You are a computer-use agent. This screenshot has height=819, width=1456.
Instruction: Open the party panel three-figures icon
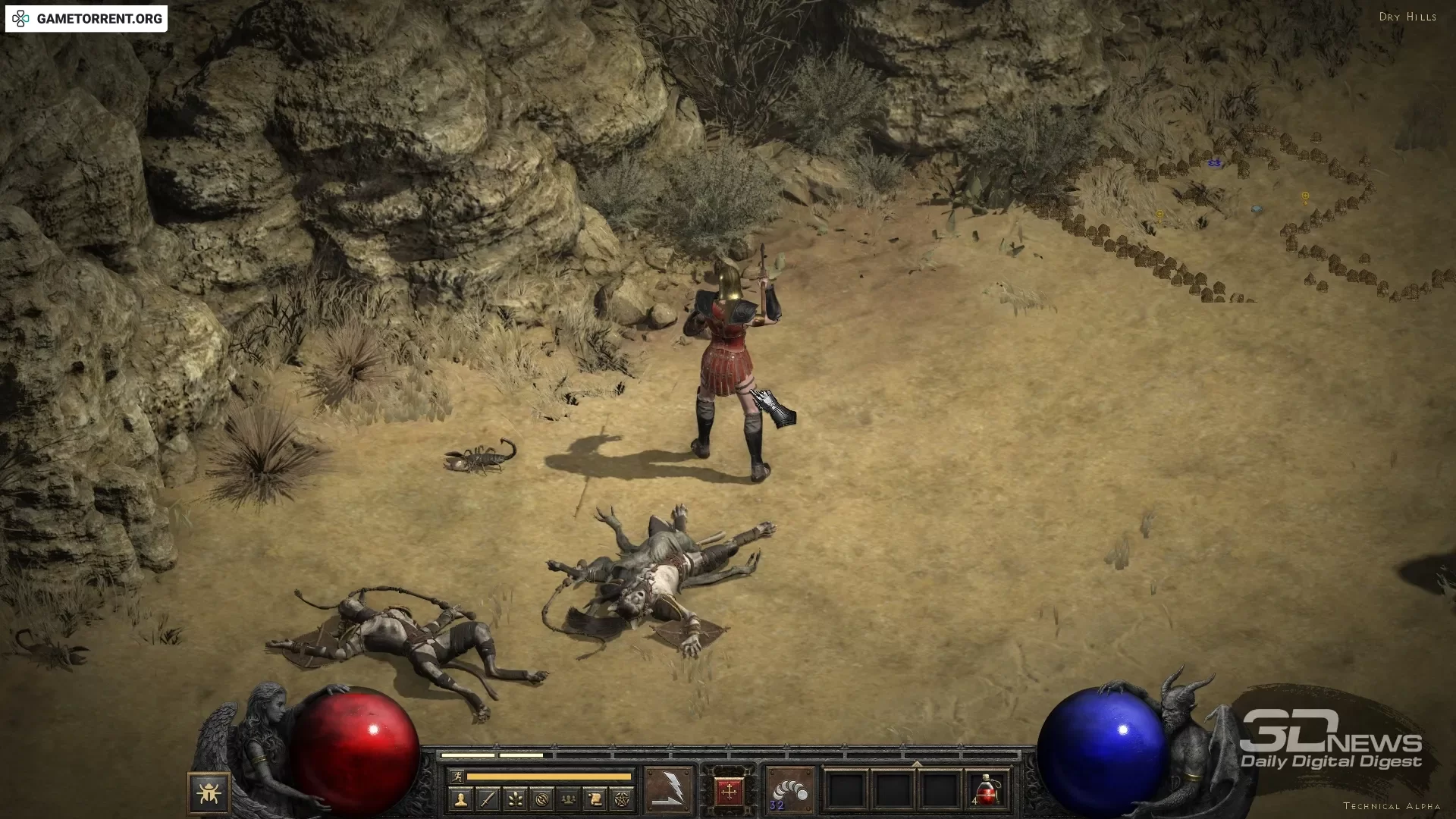click(569, 799)
